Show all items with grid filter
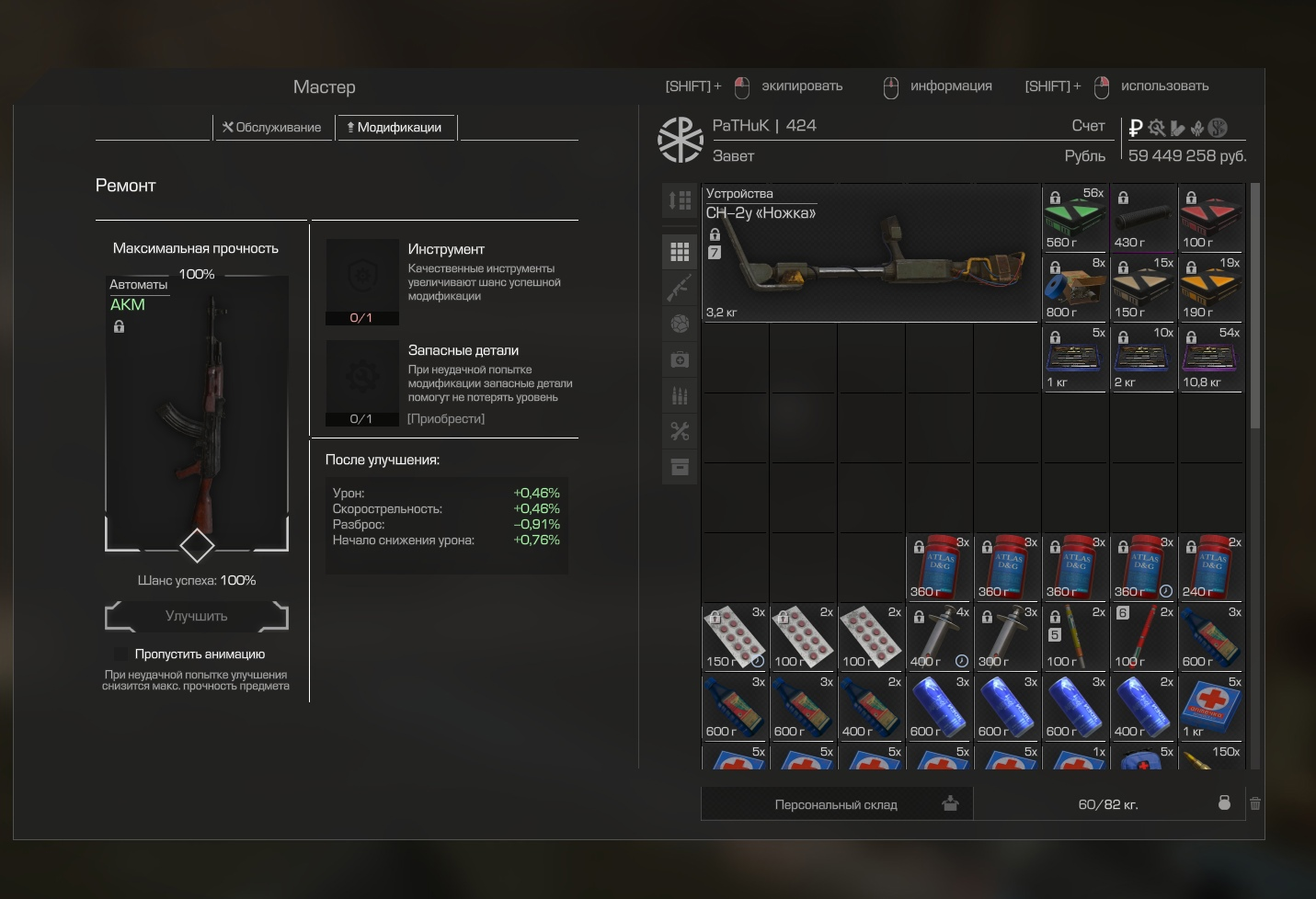The height and width of the screenshot is (899, 1316). pos(680,251)
